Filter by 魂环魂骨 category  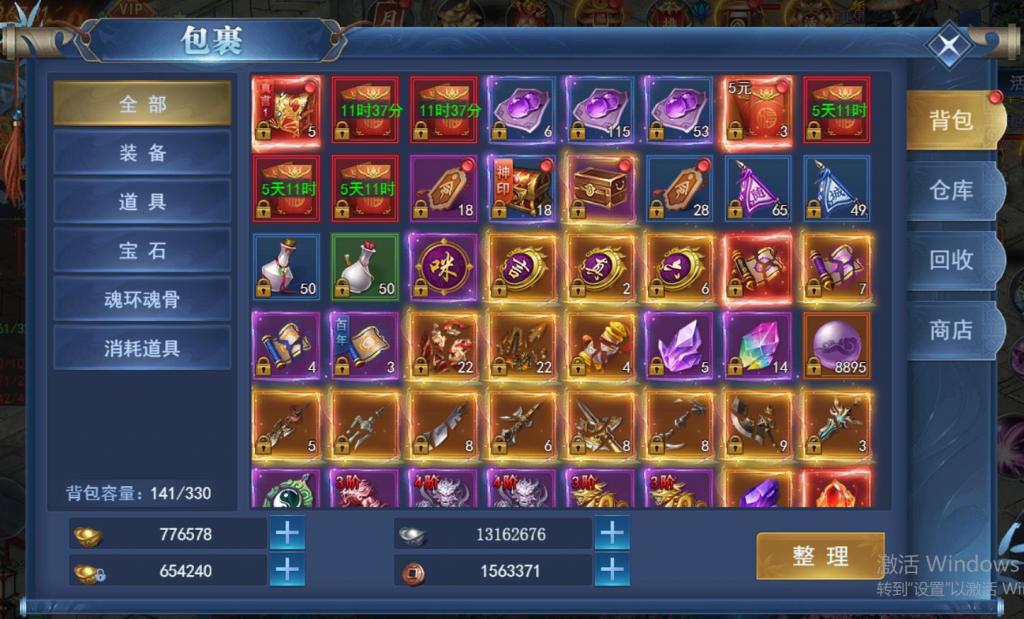coord(142,300)
